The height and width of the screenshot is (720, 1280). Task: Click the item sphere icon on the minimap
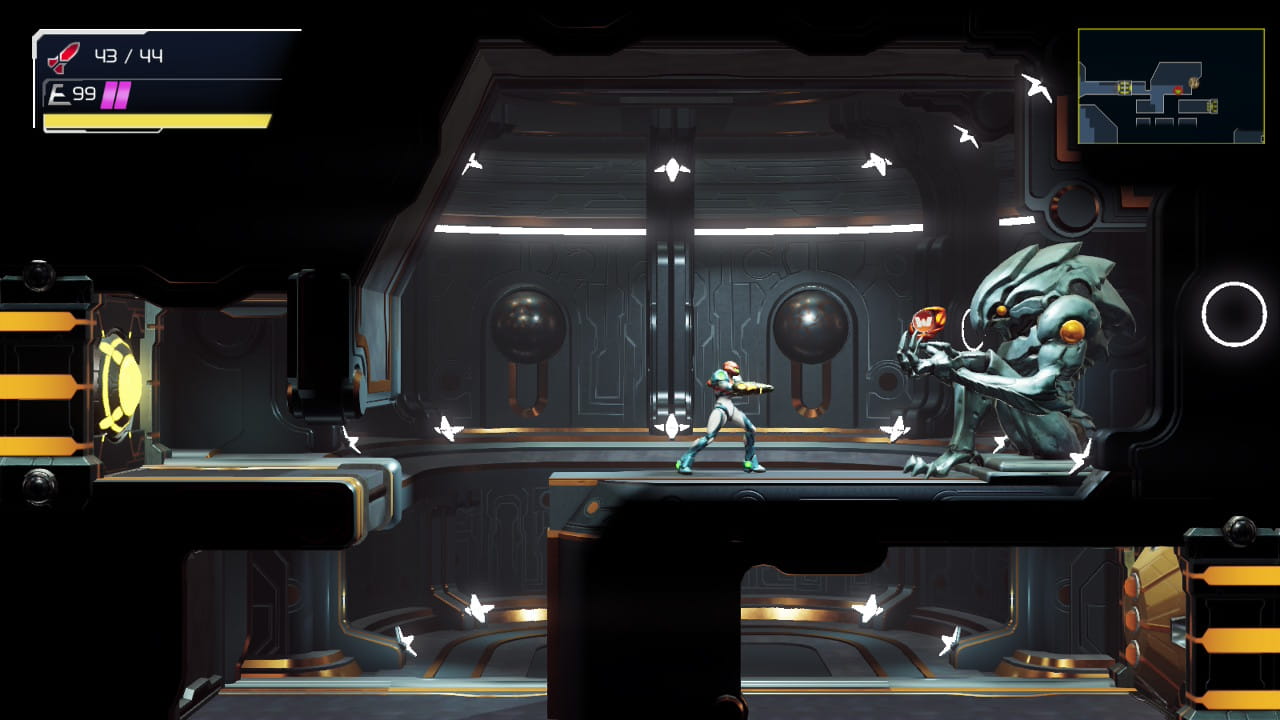(1194, 83)
